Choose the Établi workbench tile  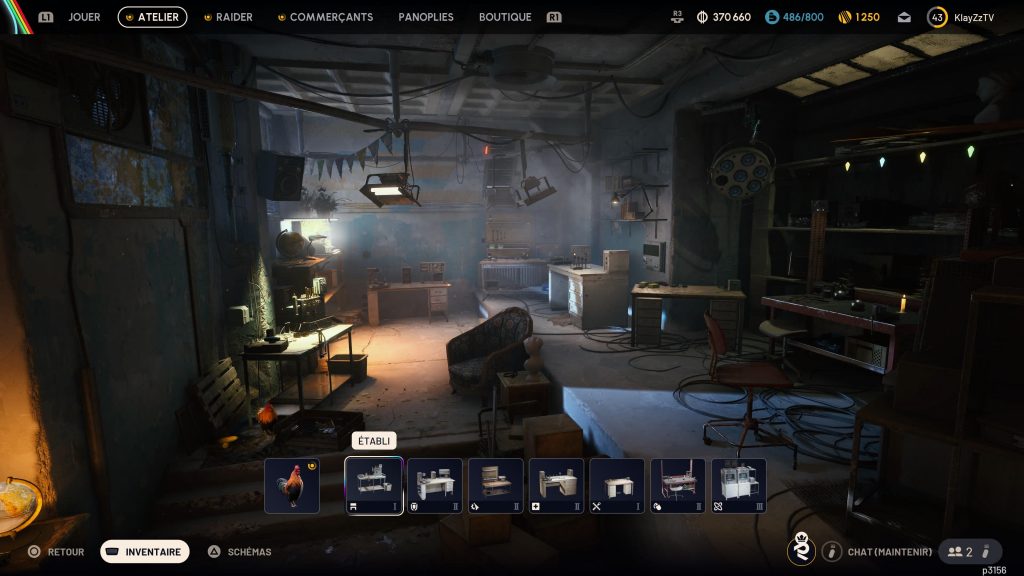374,486
